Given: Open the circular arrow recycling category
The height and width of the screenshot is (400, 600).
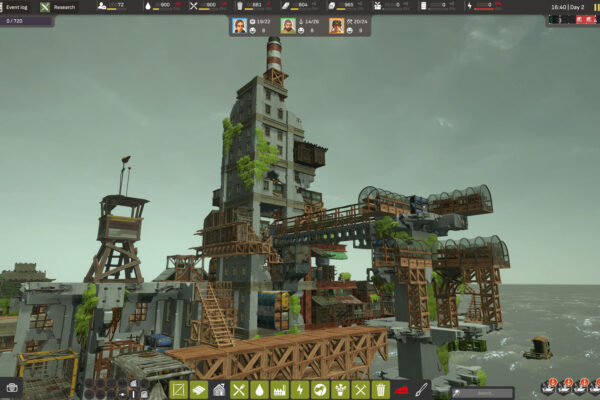Looking at the screenshot, I should tap(320, 390).
